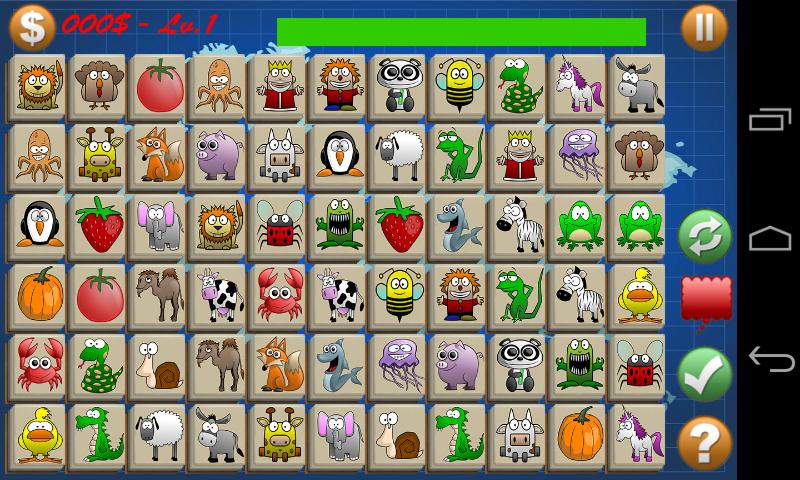Click the red speech bubble icon
Viewport: 800px width, 480px height.
(x=705, y=300)
